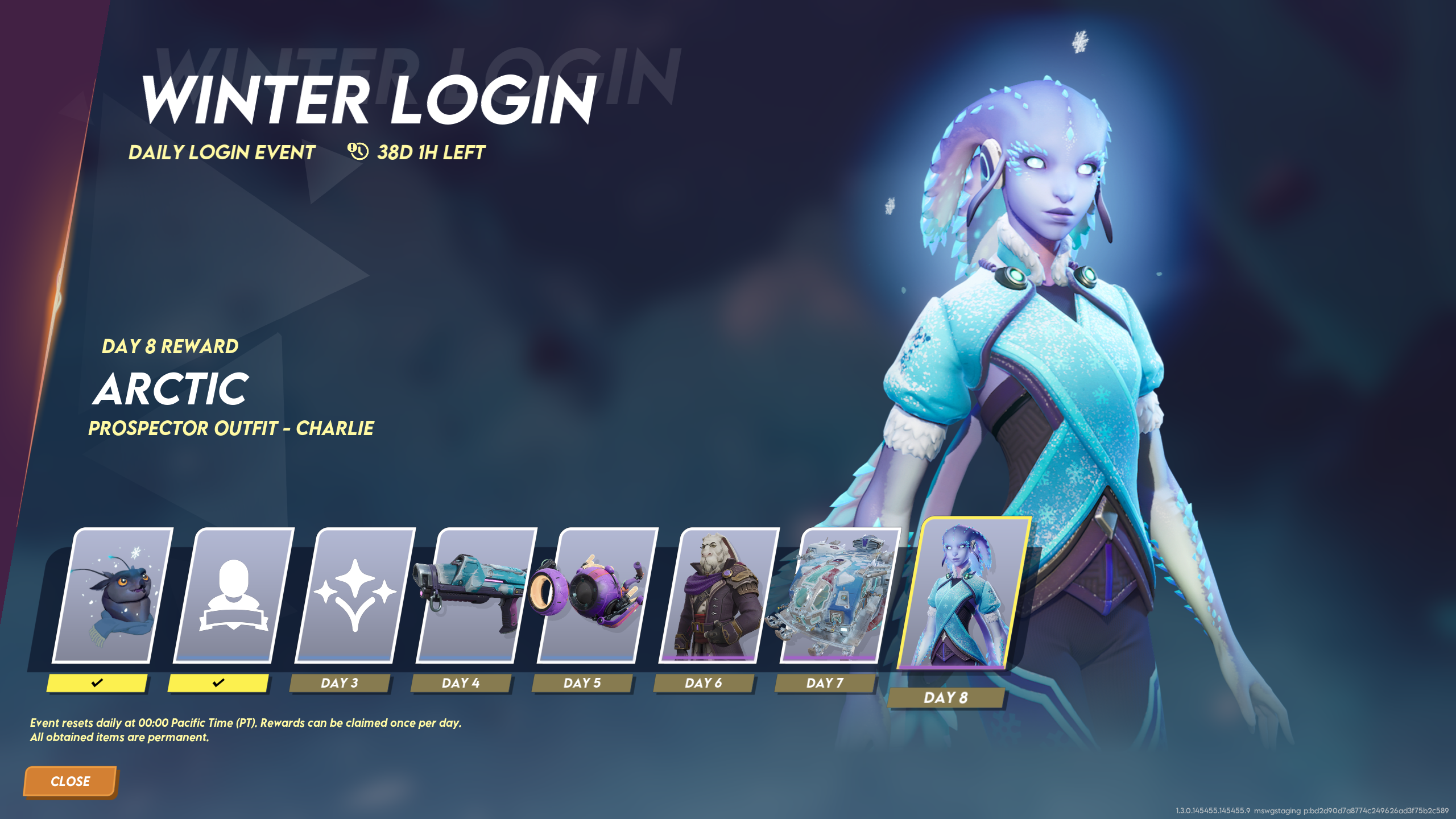Click the clock icon next to time remaining
Screen dimensions: 1456x819
(x=357, y=151)
